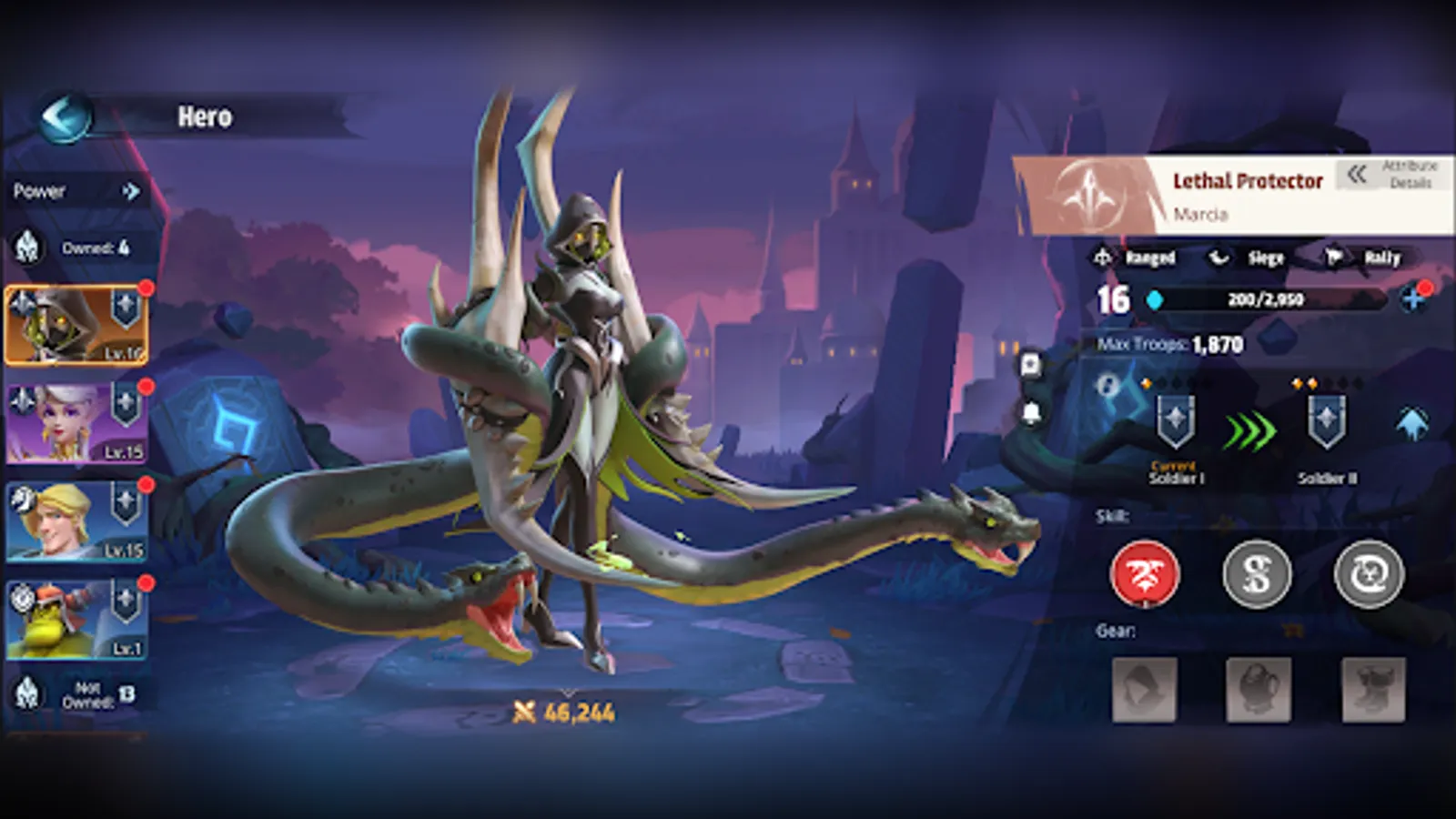The width and height of the screenshot is (1456, 819).
Task: Select the white-haired lady hero portrait
Action: pyautogui.click(x=76, y=424)
